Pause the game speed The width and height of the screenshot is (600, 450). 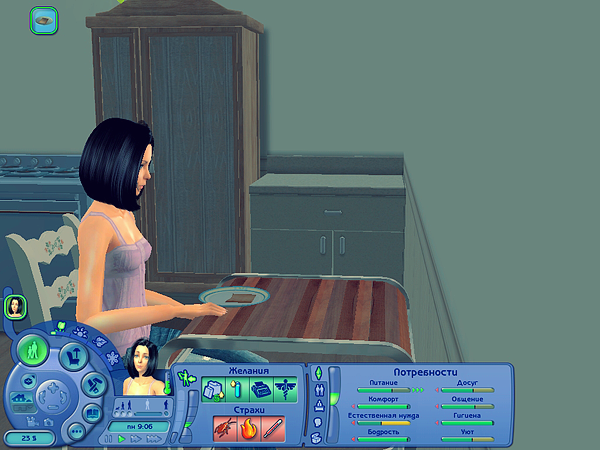[107, 438]
